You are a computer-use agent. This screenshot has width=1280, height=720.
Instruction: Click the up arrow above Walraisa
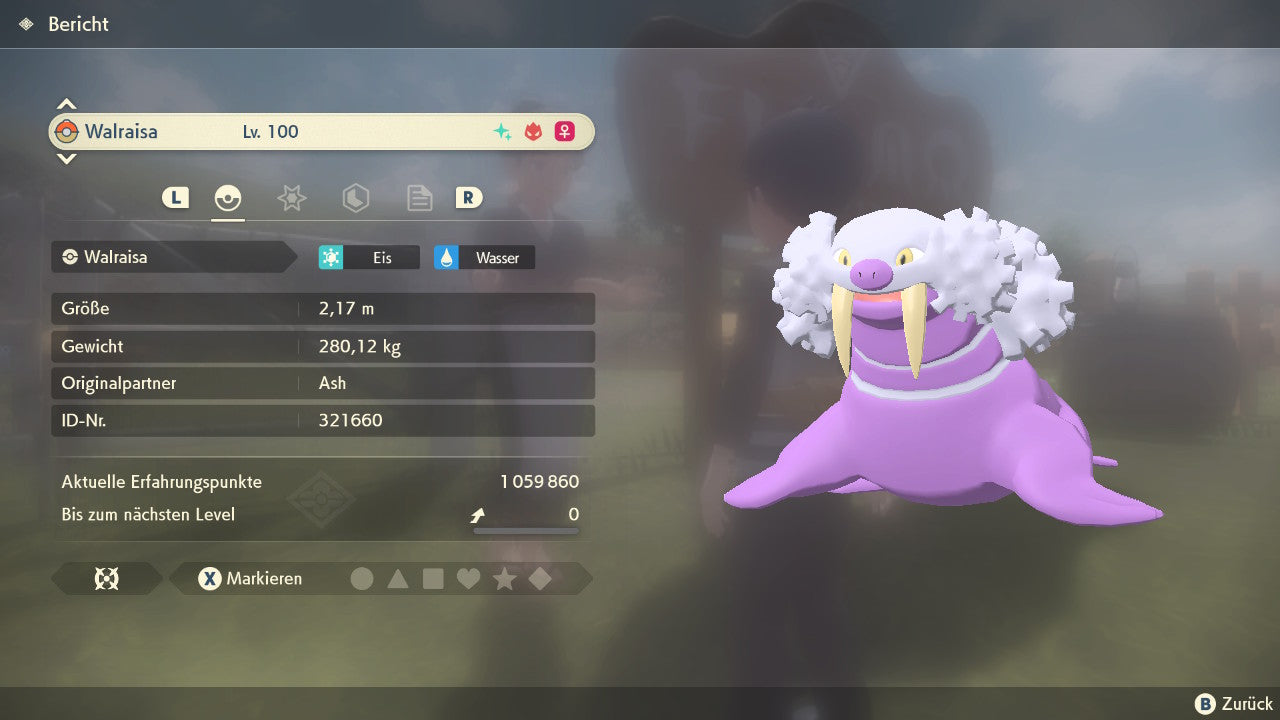(66, 104)
